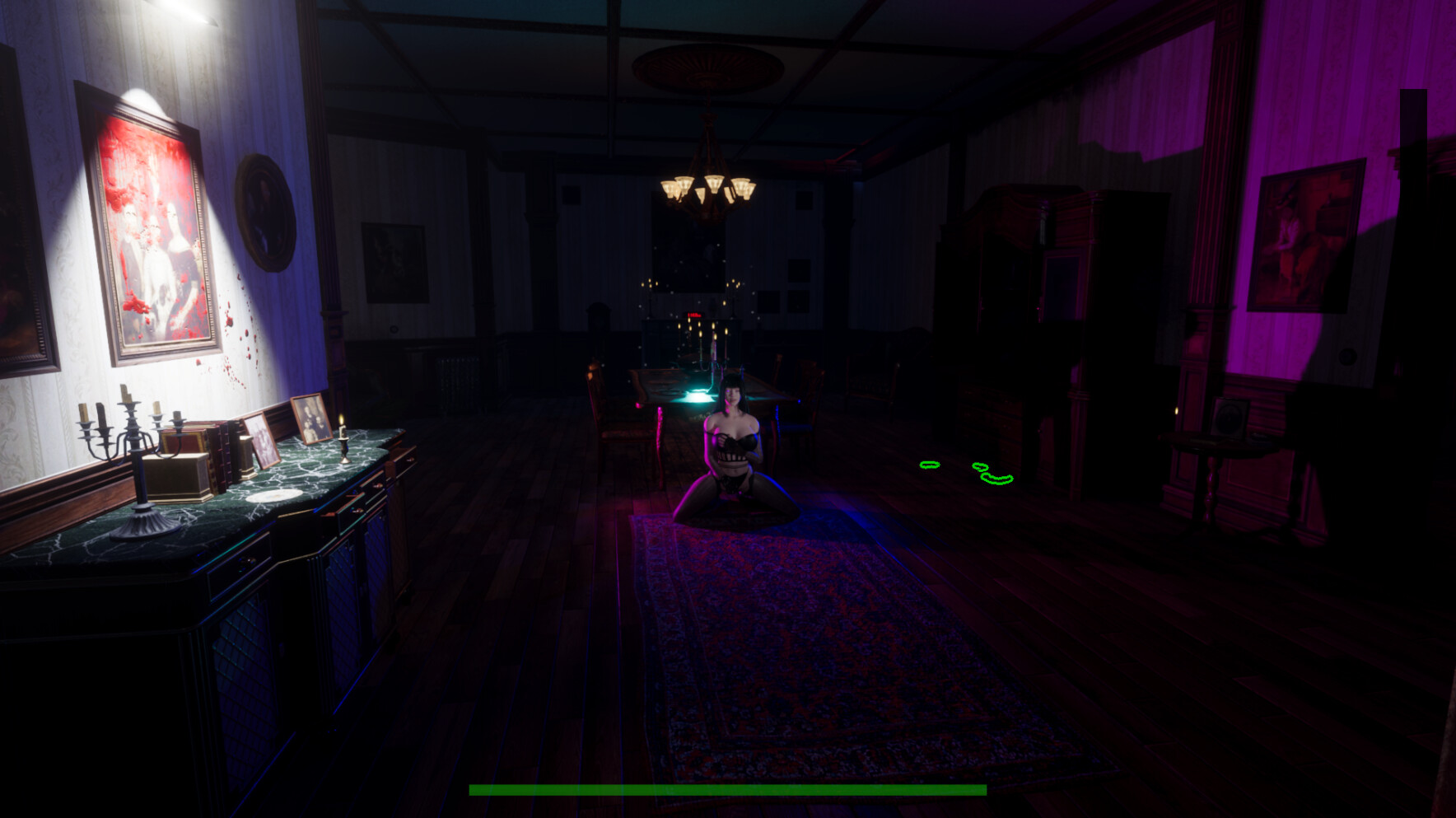Open the drawer with the metal handle
The width and height of the screenshot is (1456, 818).
(x=247, y=560)
